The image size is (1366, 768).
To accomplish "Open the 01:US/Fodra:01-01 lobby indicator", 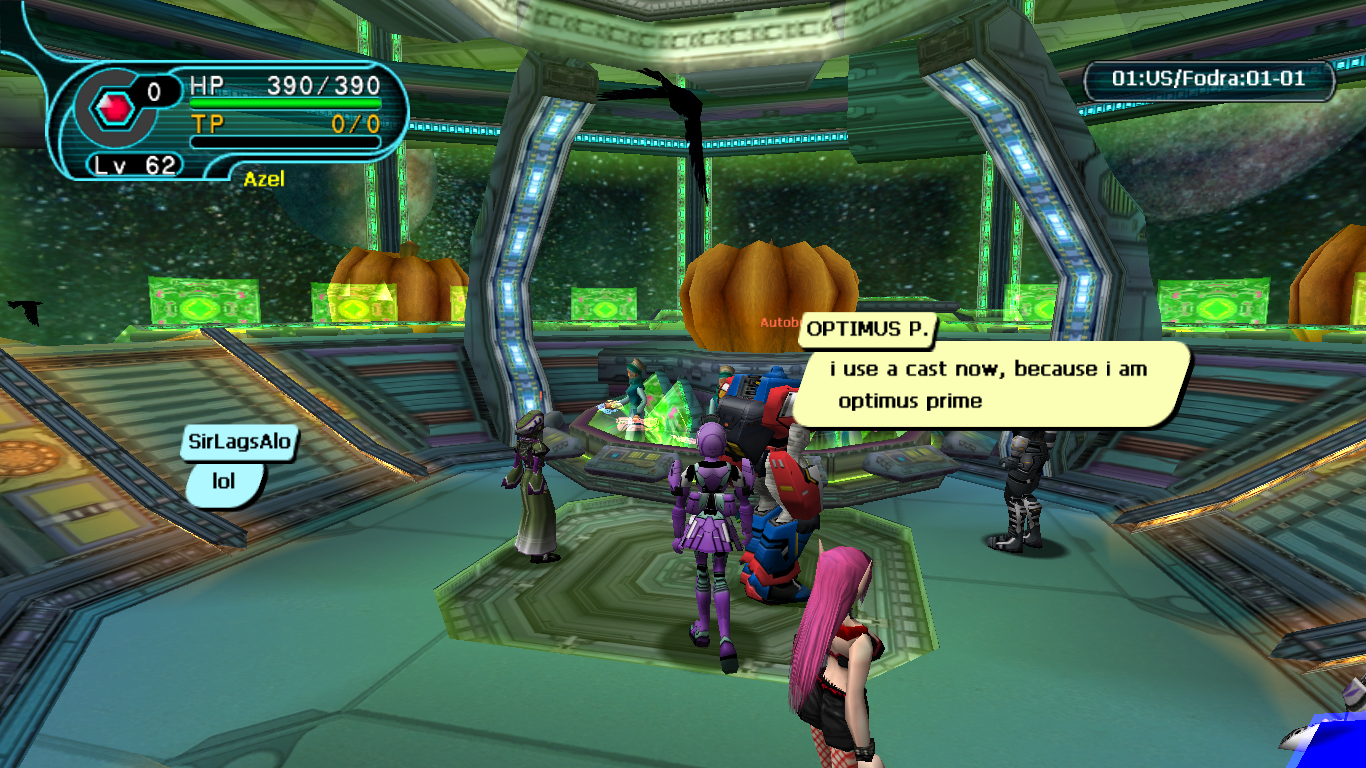I will click(x=1209, y=79).
